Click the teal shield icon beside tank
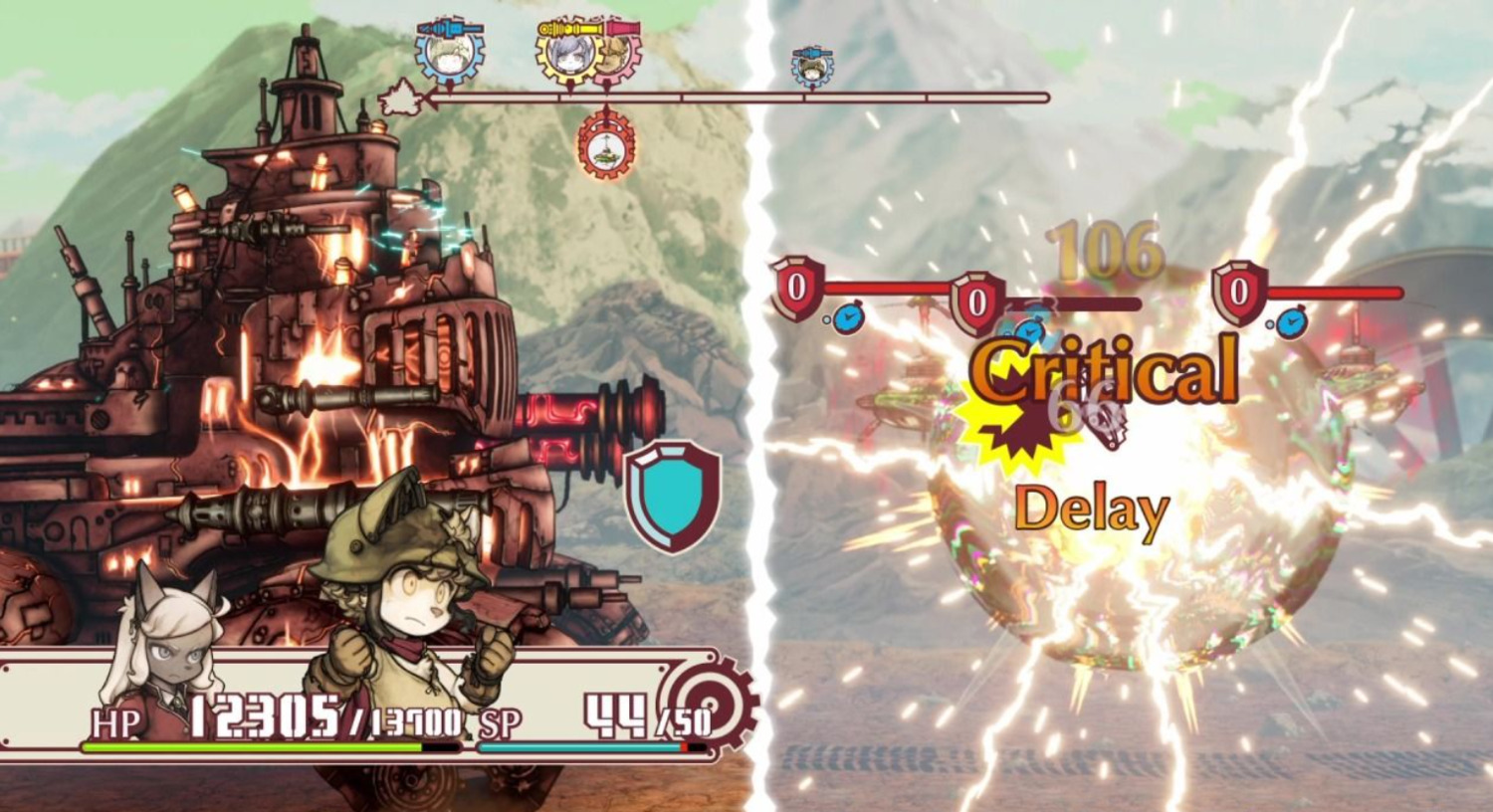Image resolution: width=1493 pixels, height=812 pixels. pos(673,495)
